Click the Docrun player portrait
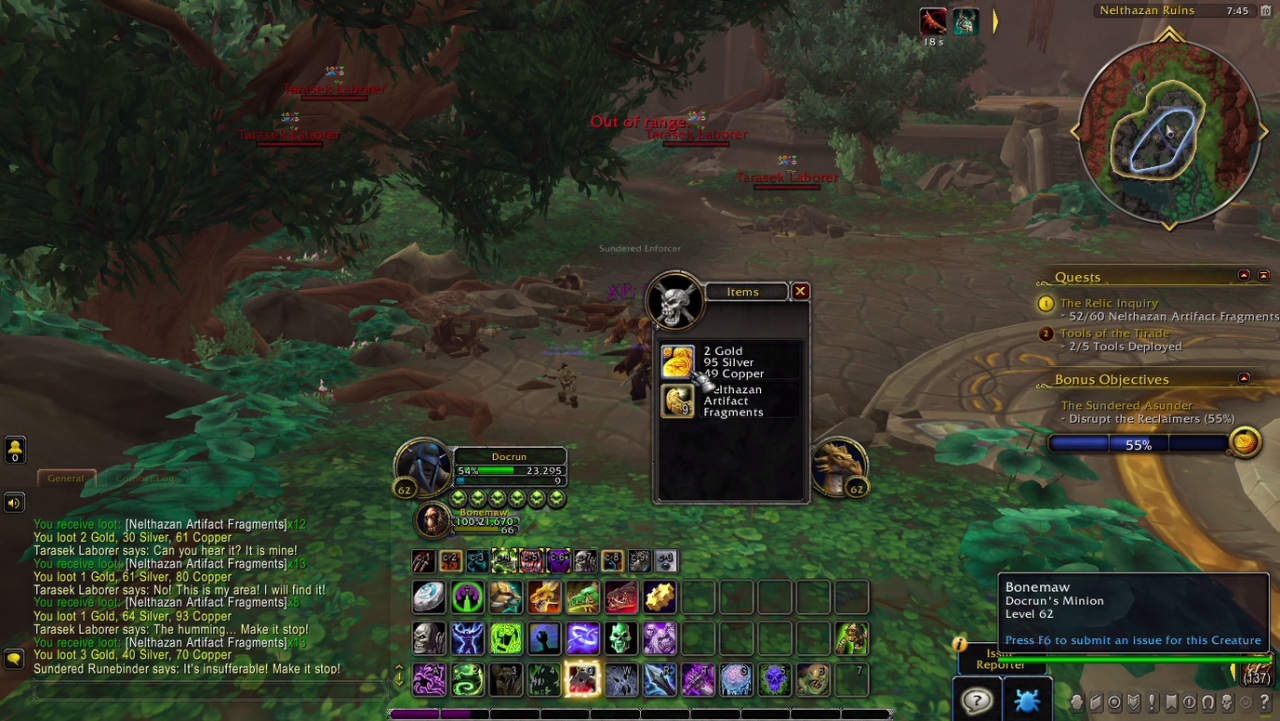The image size is (1280, 721). [x=423, y=466]
